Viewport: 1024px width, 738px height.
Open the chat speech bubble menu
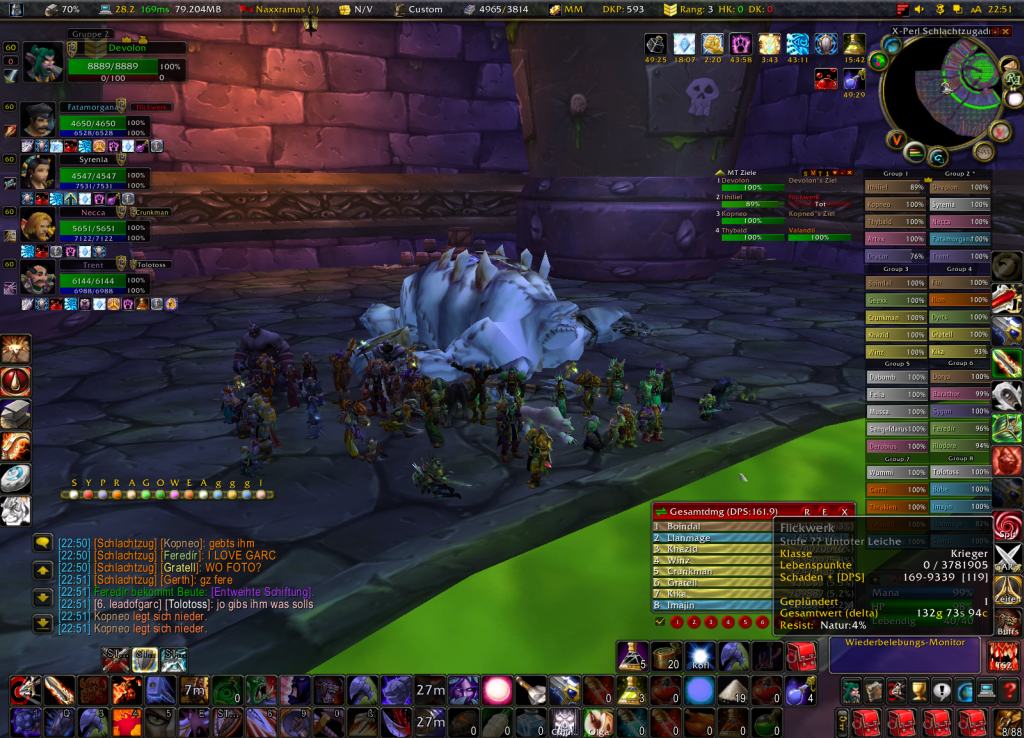click(x=43, y=542)
